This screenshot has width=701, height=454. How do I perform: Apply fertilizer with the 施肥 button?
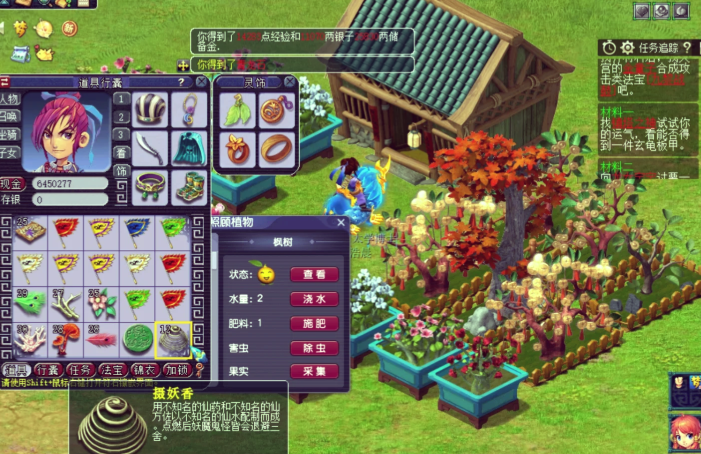coord(314,323)
